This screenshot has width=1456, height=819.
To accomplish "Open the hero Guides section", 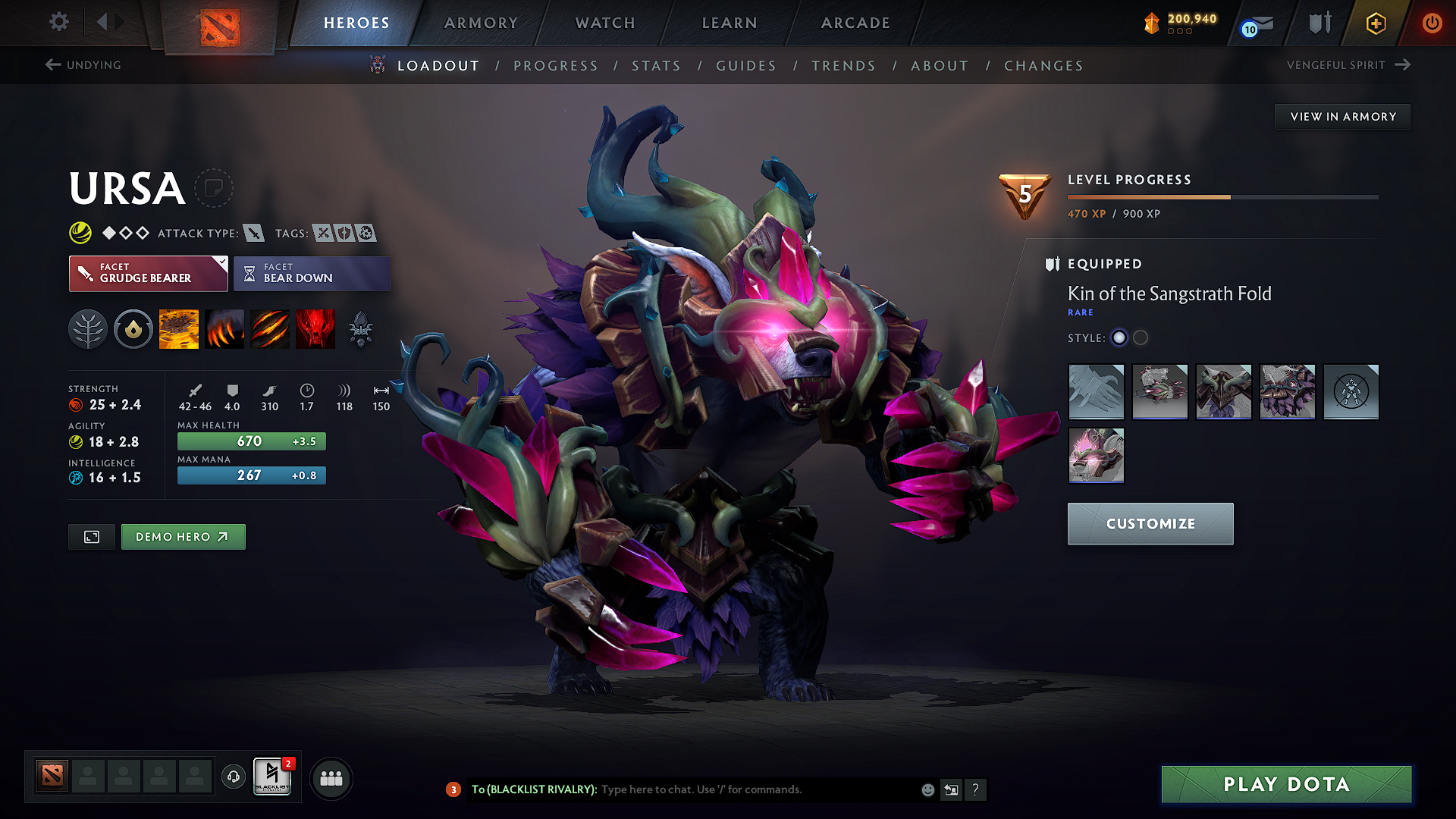I will pyautogui.click(x=746, y=66).
